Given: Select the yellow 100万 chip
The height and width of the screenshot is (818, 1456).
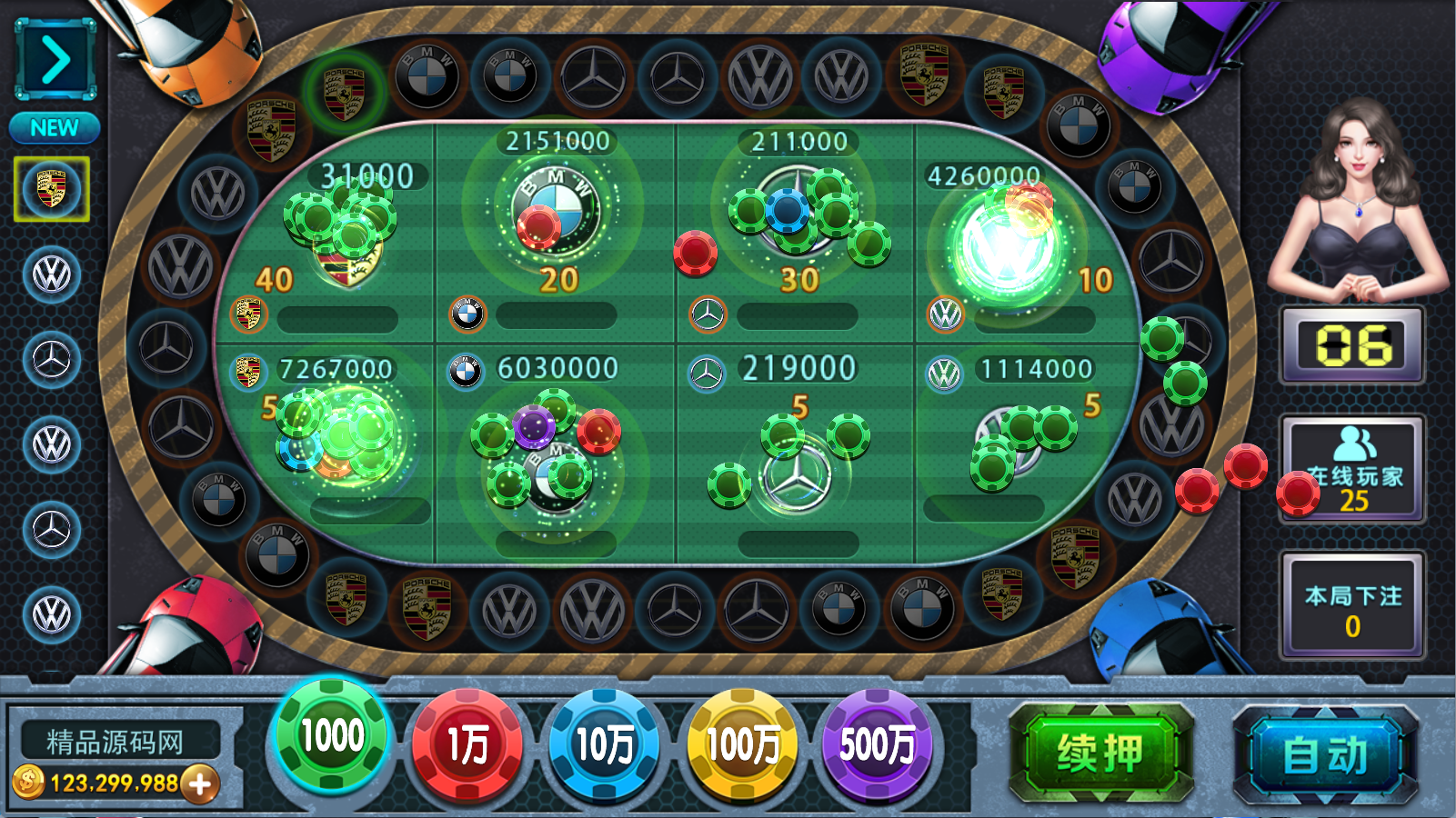Looking at the screenshot, I should 742,745.
